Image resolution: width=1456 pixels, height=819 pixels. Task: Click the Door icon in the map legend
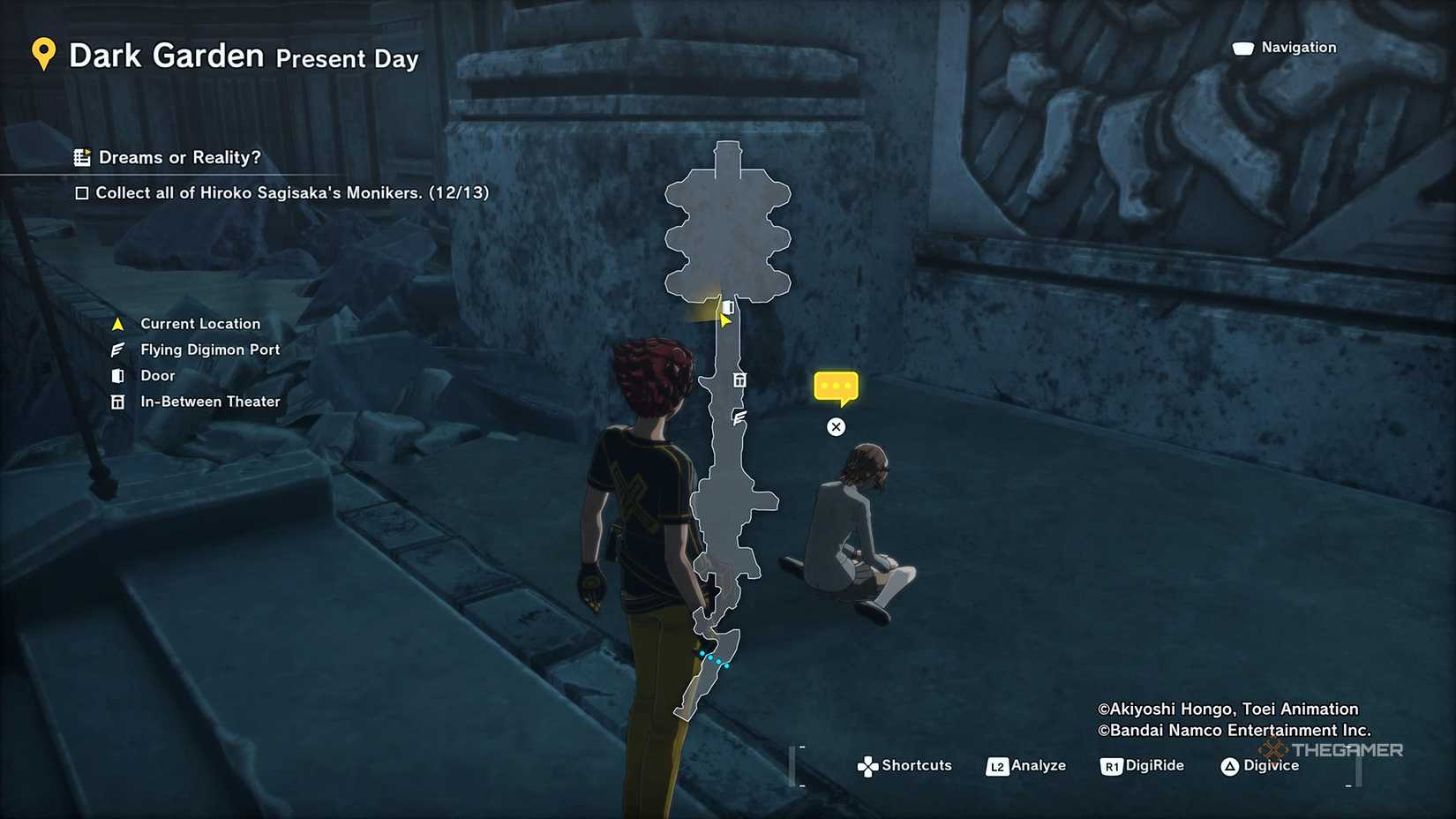click(x=117, y=375)
